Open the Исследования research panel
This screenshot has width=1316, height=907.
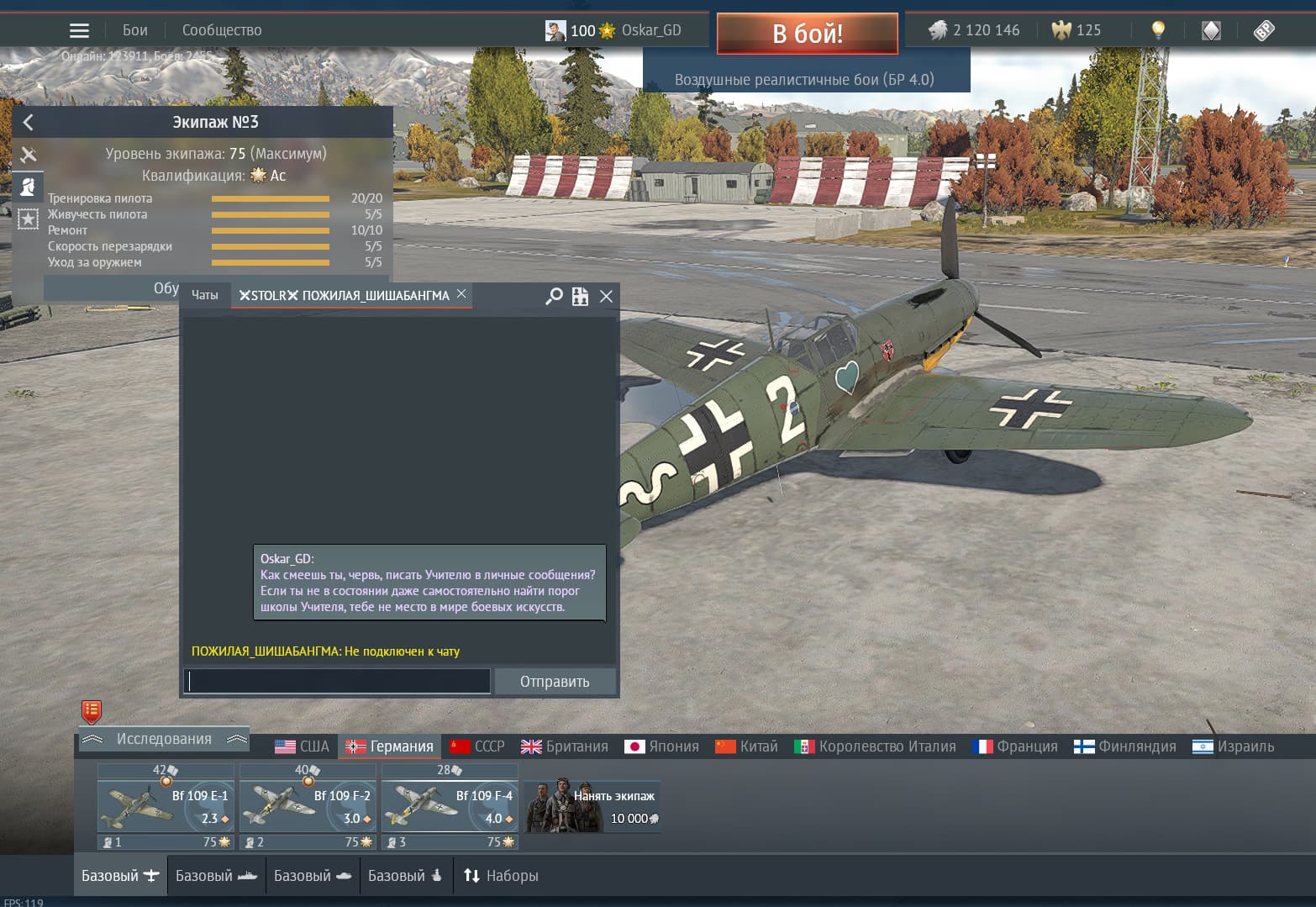tap(164, 739)
